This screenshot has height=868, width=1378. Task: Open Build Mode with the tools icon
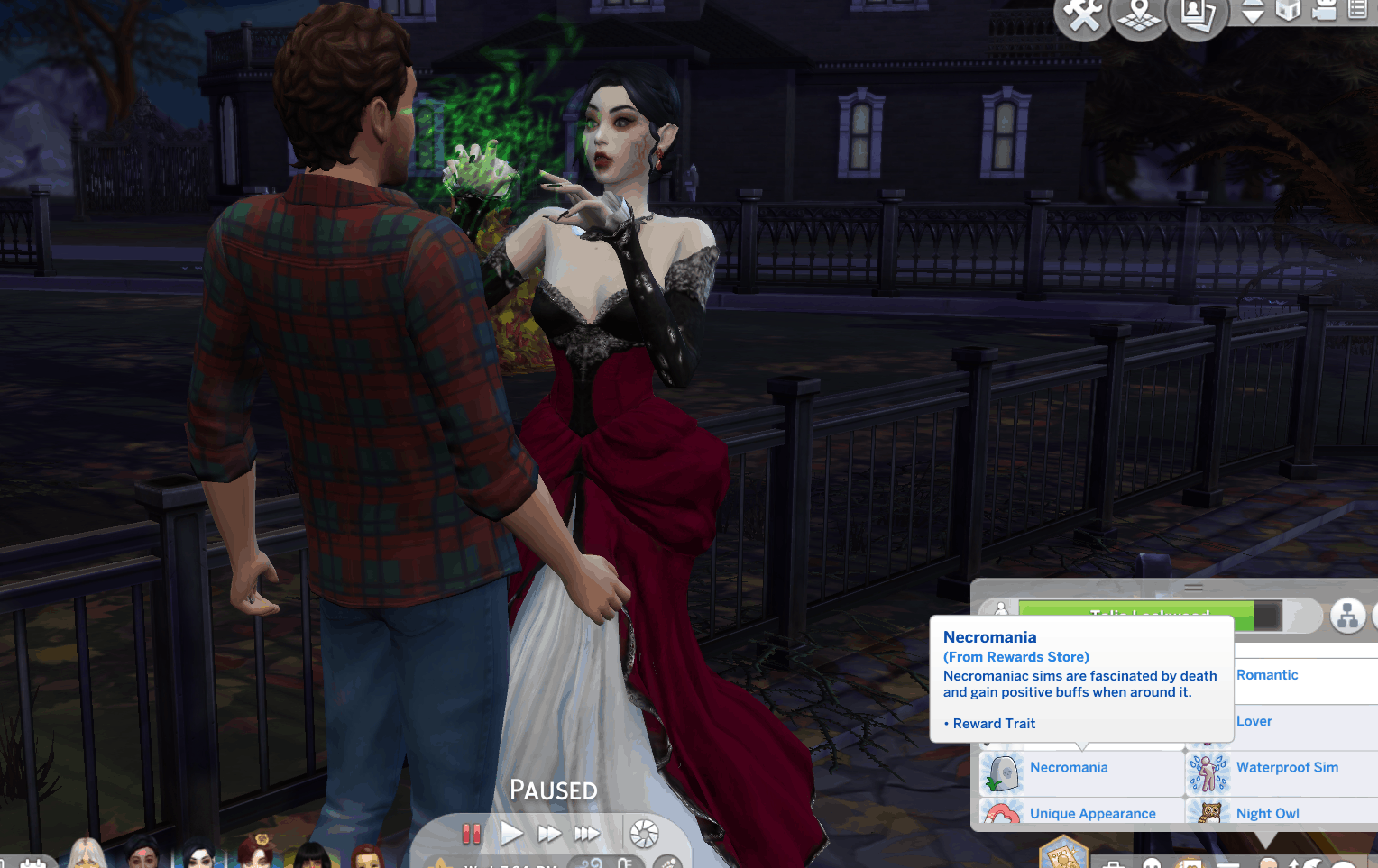pyautogui.click(x=1082, y=15)
